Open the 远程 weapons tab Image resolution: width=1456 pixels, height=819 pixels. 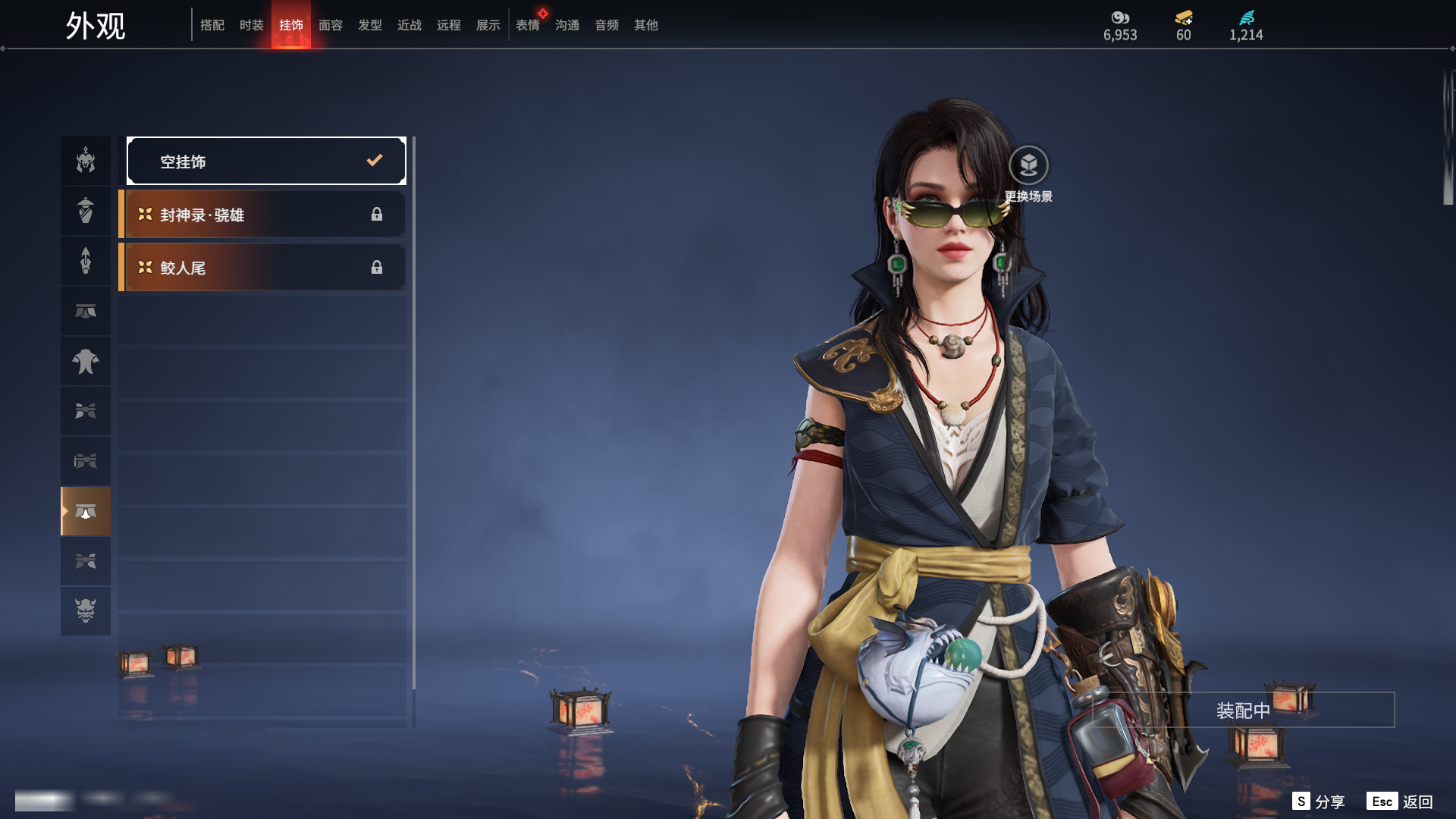pyautogui.click(x=449, y=25)
